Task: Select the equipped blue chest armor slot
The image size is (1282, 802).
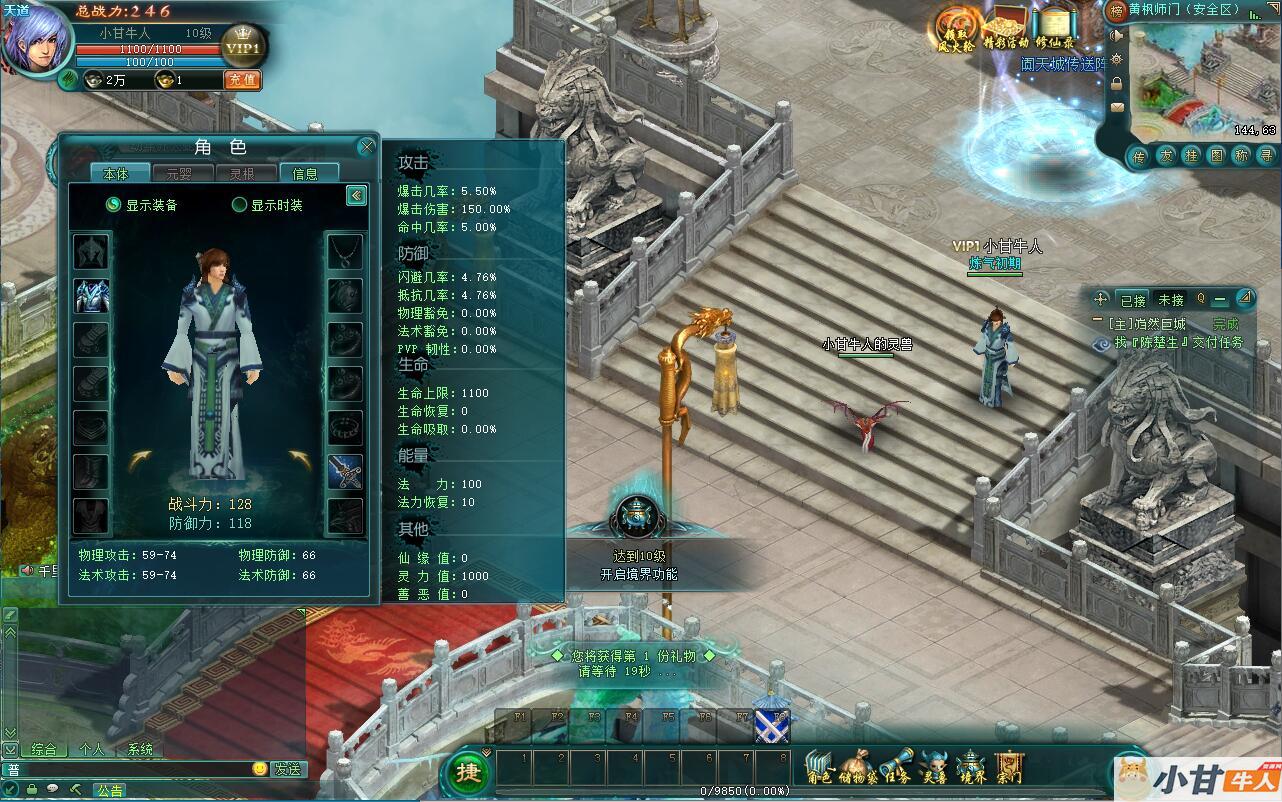Action: click(91, 295)
